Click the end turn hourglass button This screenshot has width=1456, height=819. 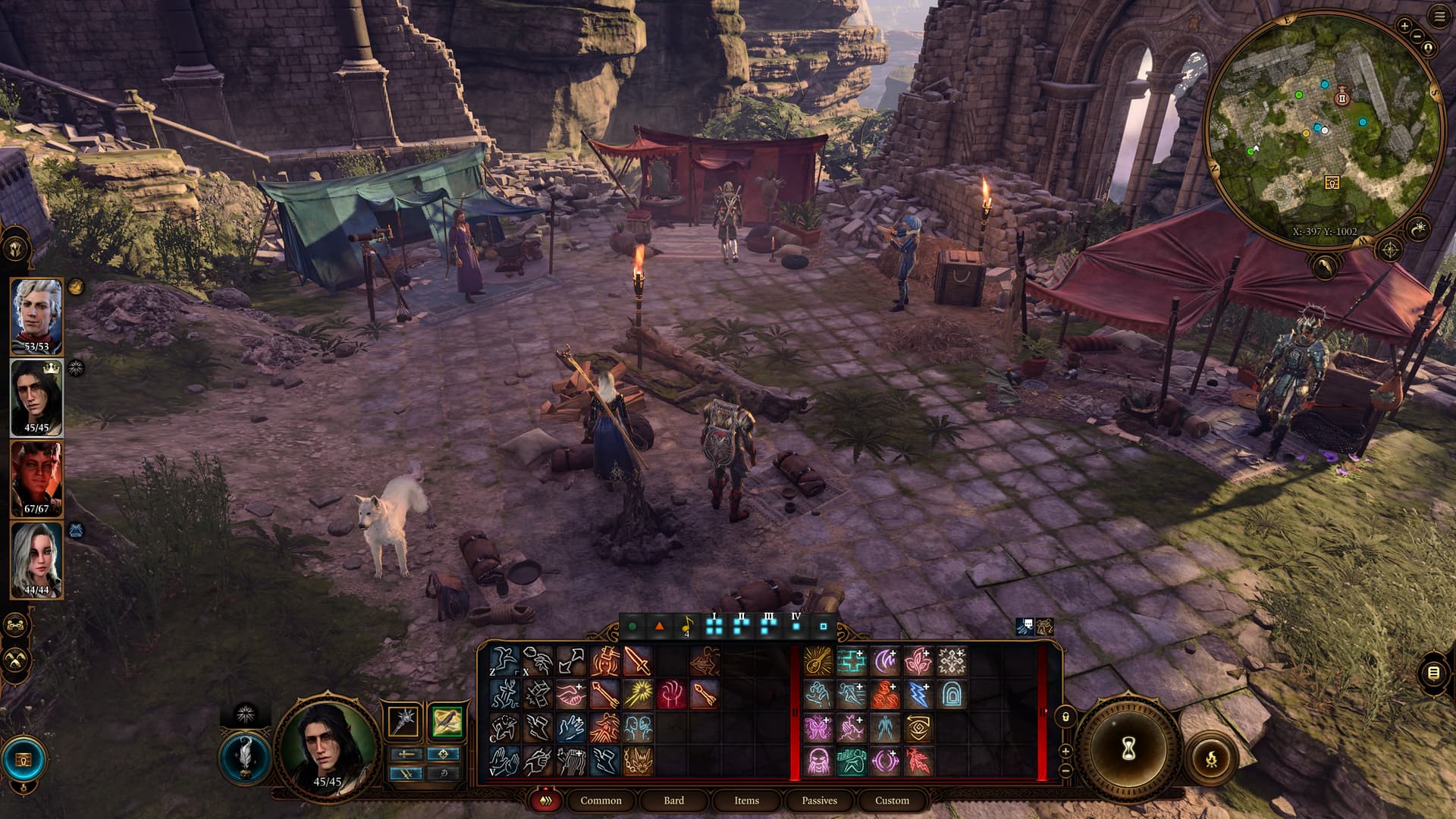pos(1127,749)
